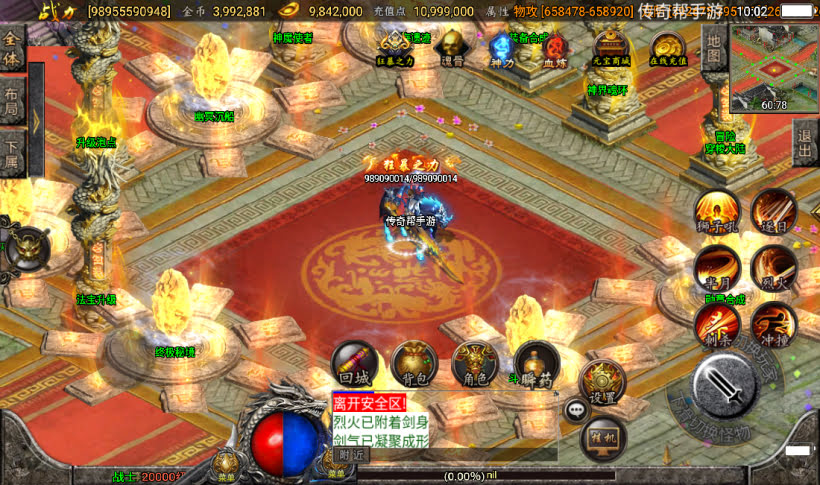This screenshot has height=485, width=820.
Task: Trigger the 烈火 flame sword skill
Action: click(774, 268)
